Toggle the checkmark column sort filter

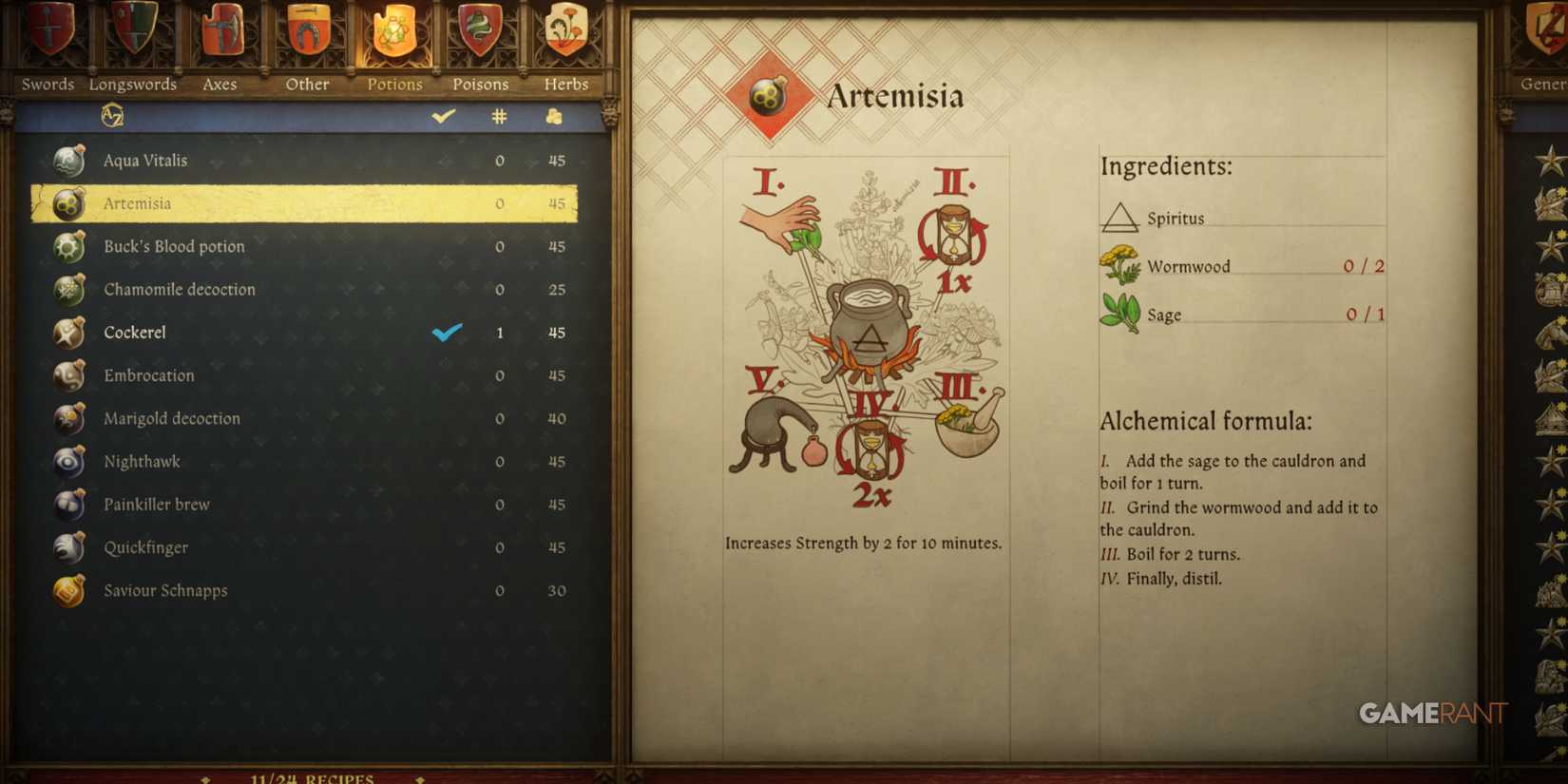pyautogui.click(x=441, y=116)
